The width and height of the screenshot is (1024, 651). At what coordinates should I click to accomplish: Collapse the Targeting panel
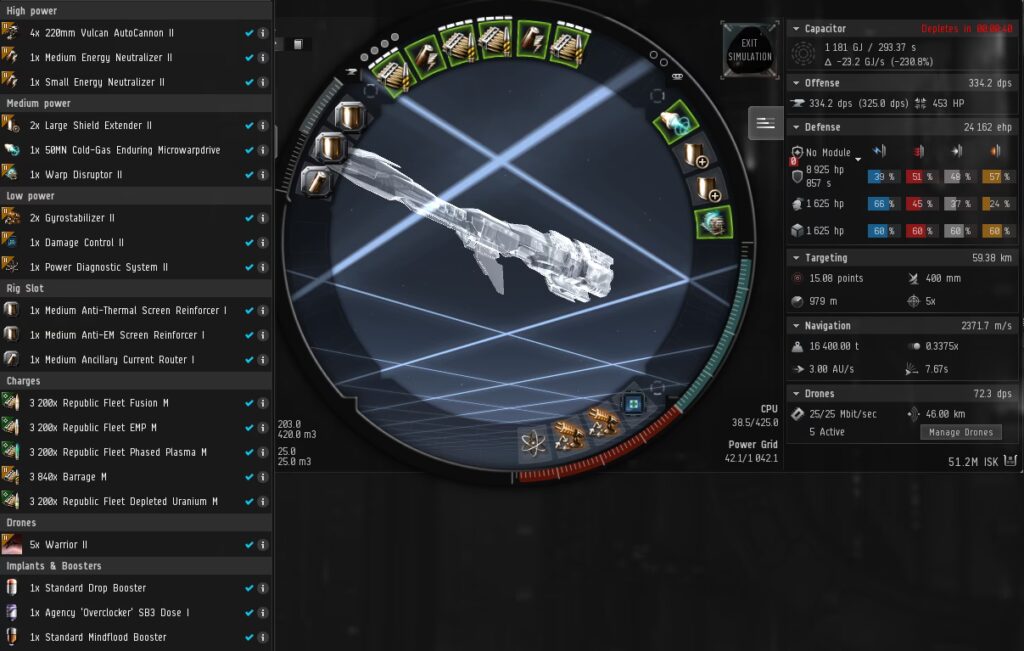pos(795,258)
